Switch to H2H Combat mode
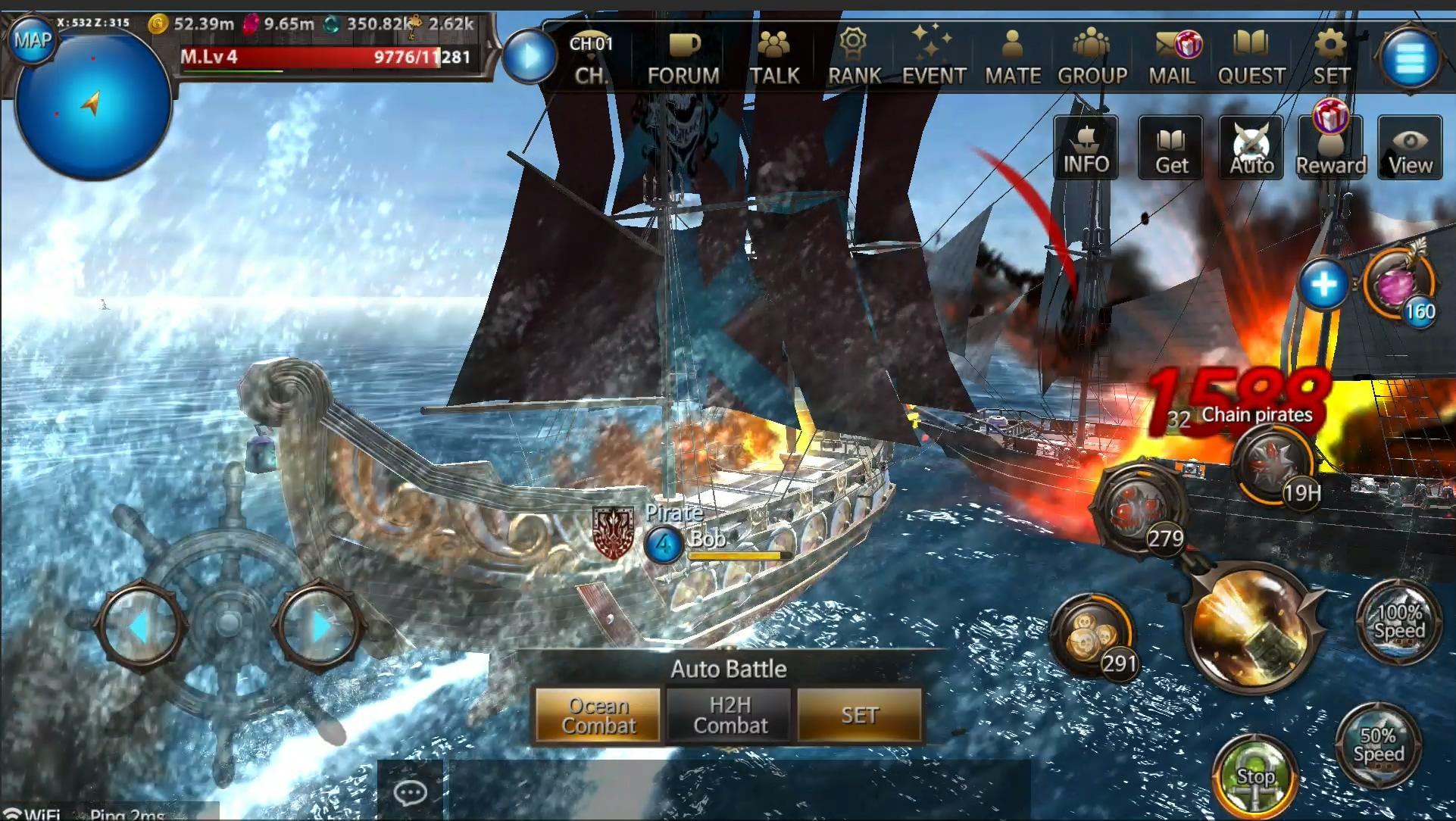The width and height of the screenshot is (1456, 821). [728, 714]
